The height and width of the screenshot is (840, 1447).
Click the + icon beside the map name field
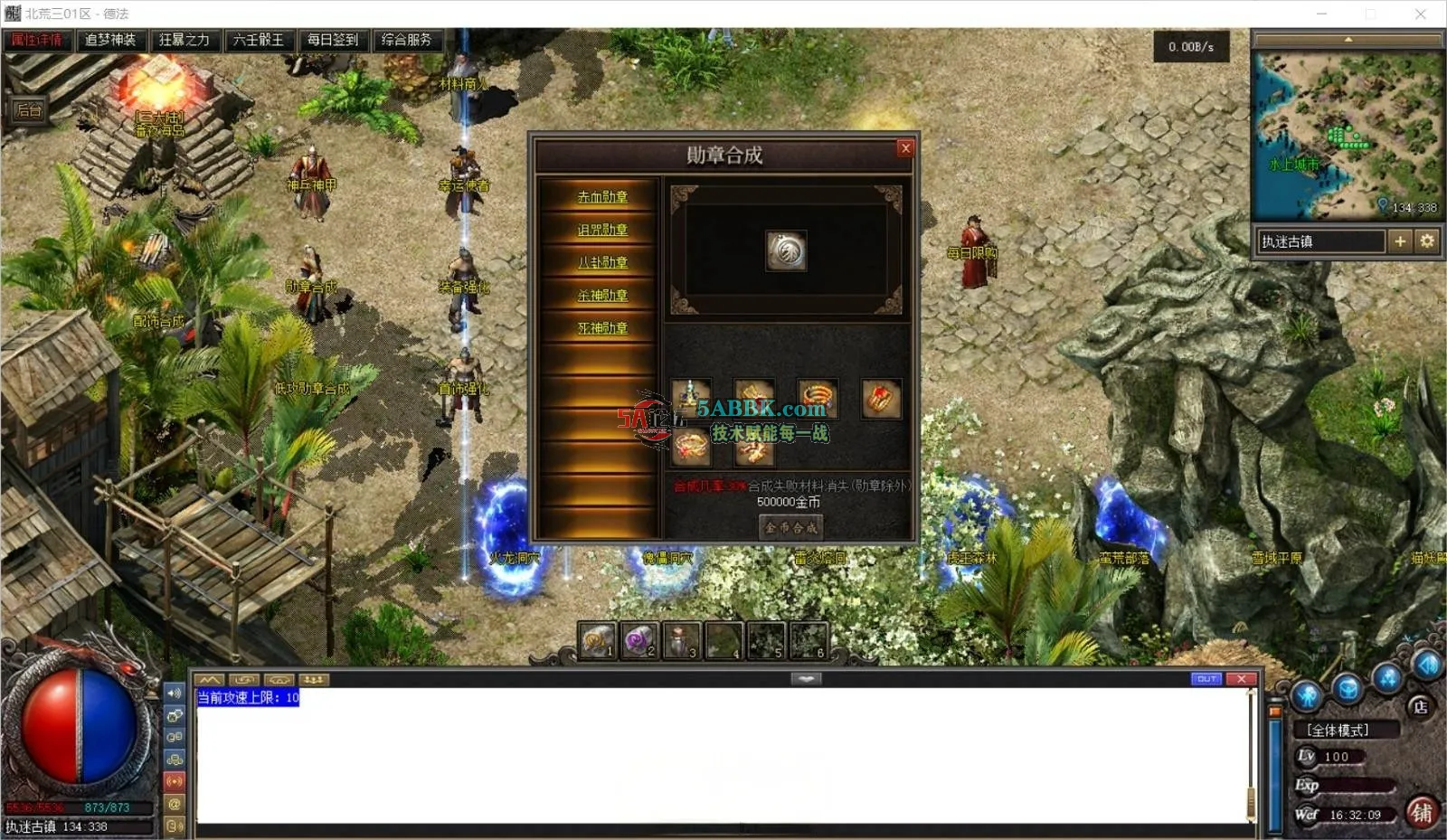[1401, 241]
